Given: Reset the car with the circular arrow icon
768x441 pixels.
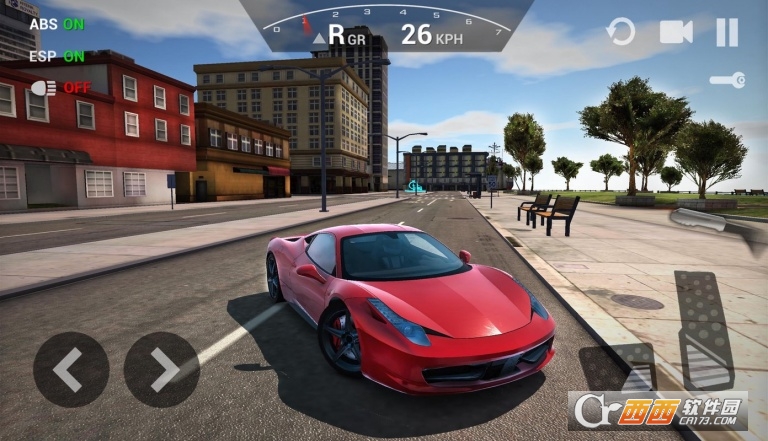Looking at the screenshot, I should click(x=621, y=32).
